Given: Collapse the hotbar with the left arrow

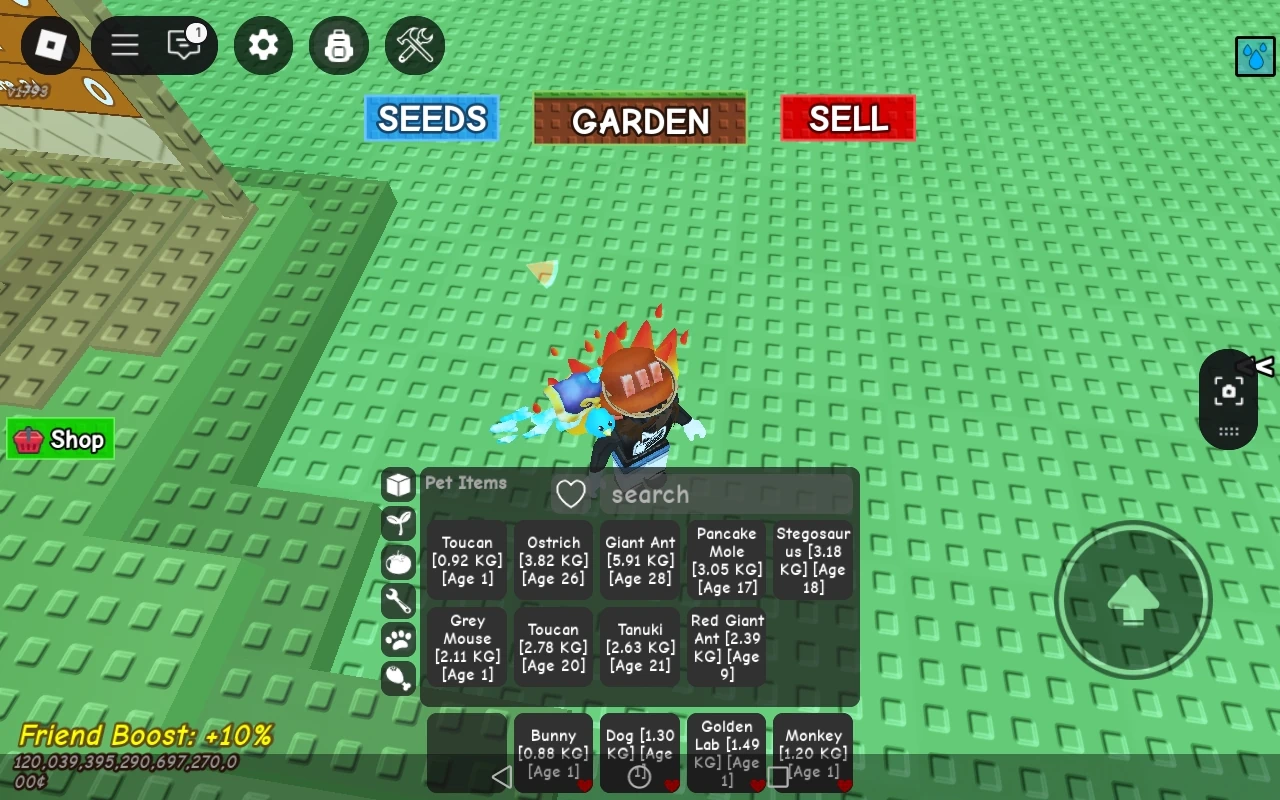Looking at the screenshot, I should click(500, 775).
